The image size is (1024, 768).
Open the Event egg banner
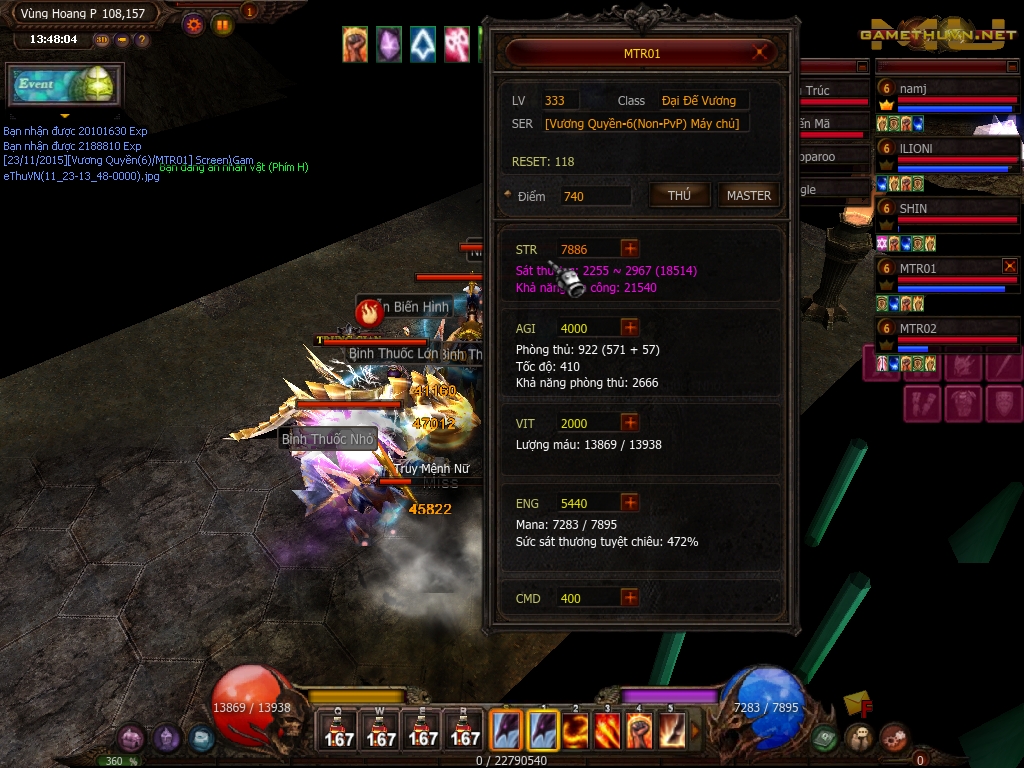pos(65,85)
